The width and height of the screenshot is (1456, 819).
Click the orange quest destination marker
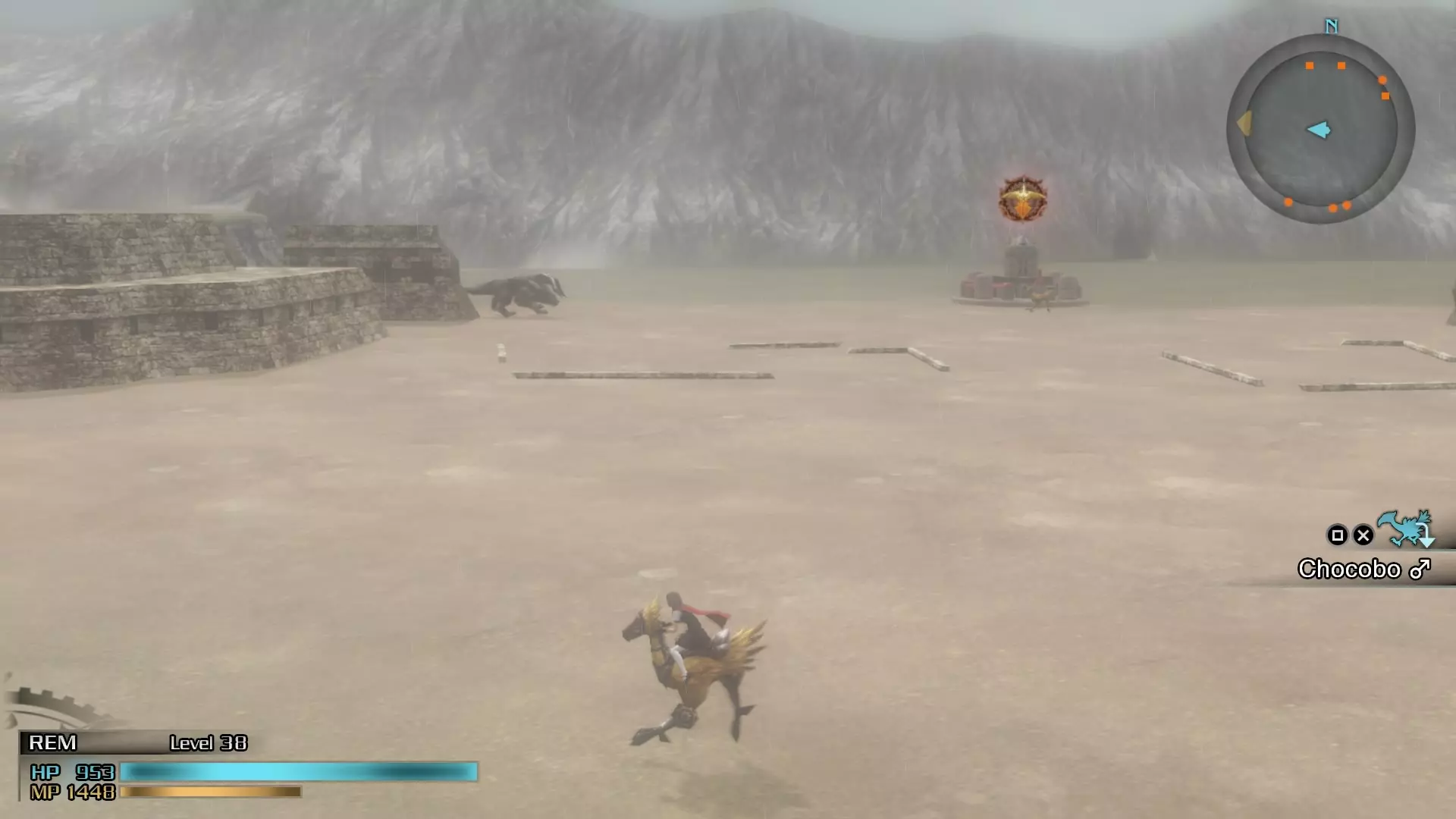click(x=1022, y=199)
